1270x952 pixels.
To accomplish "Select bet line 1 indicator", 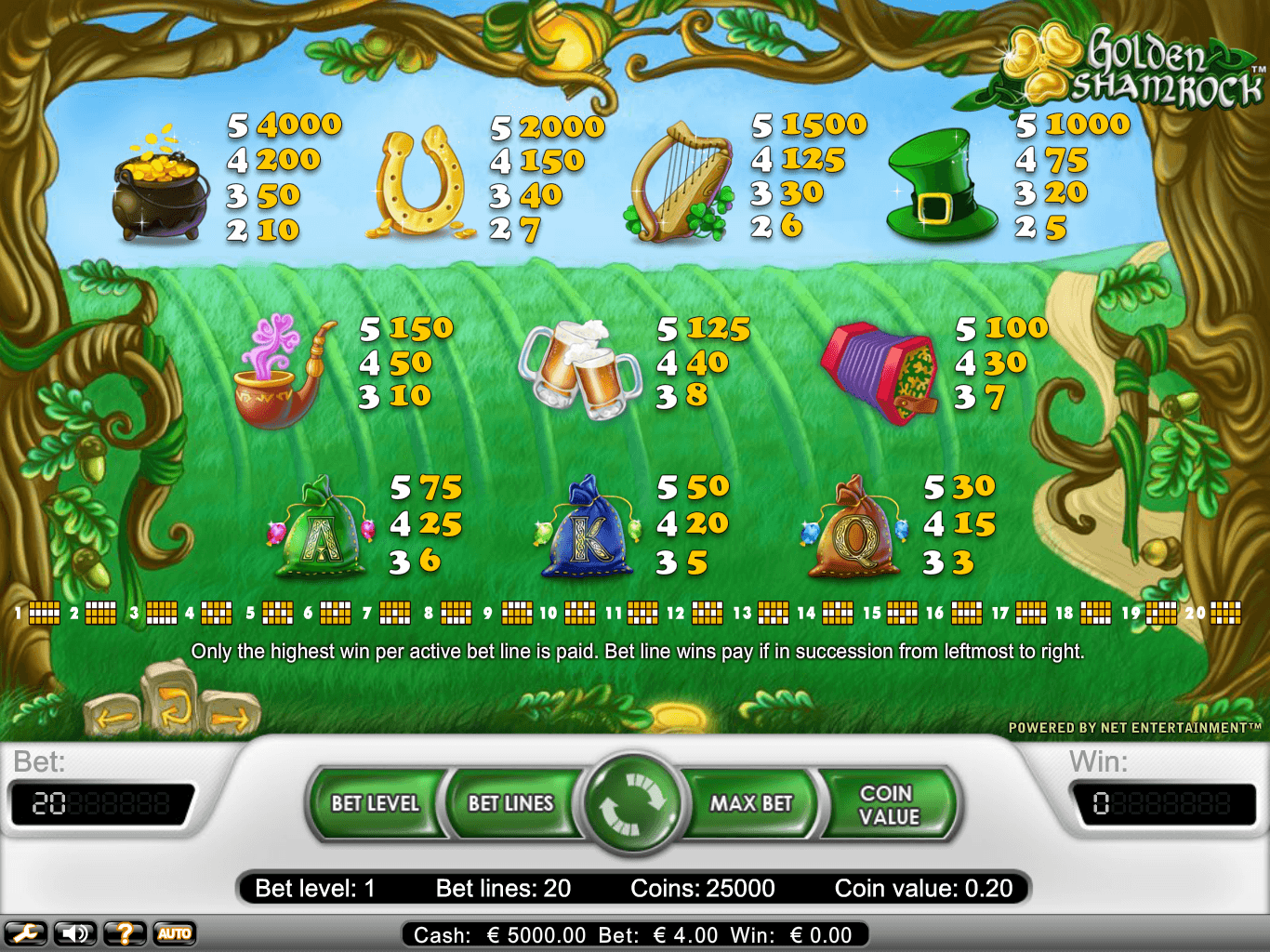I will 44,613.
